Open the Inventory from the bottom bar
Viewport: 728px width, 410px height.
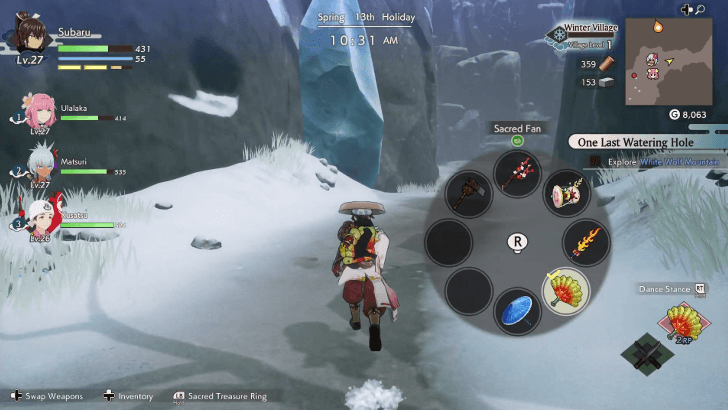click(x=128, y=397)
